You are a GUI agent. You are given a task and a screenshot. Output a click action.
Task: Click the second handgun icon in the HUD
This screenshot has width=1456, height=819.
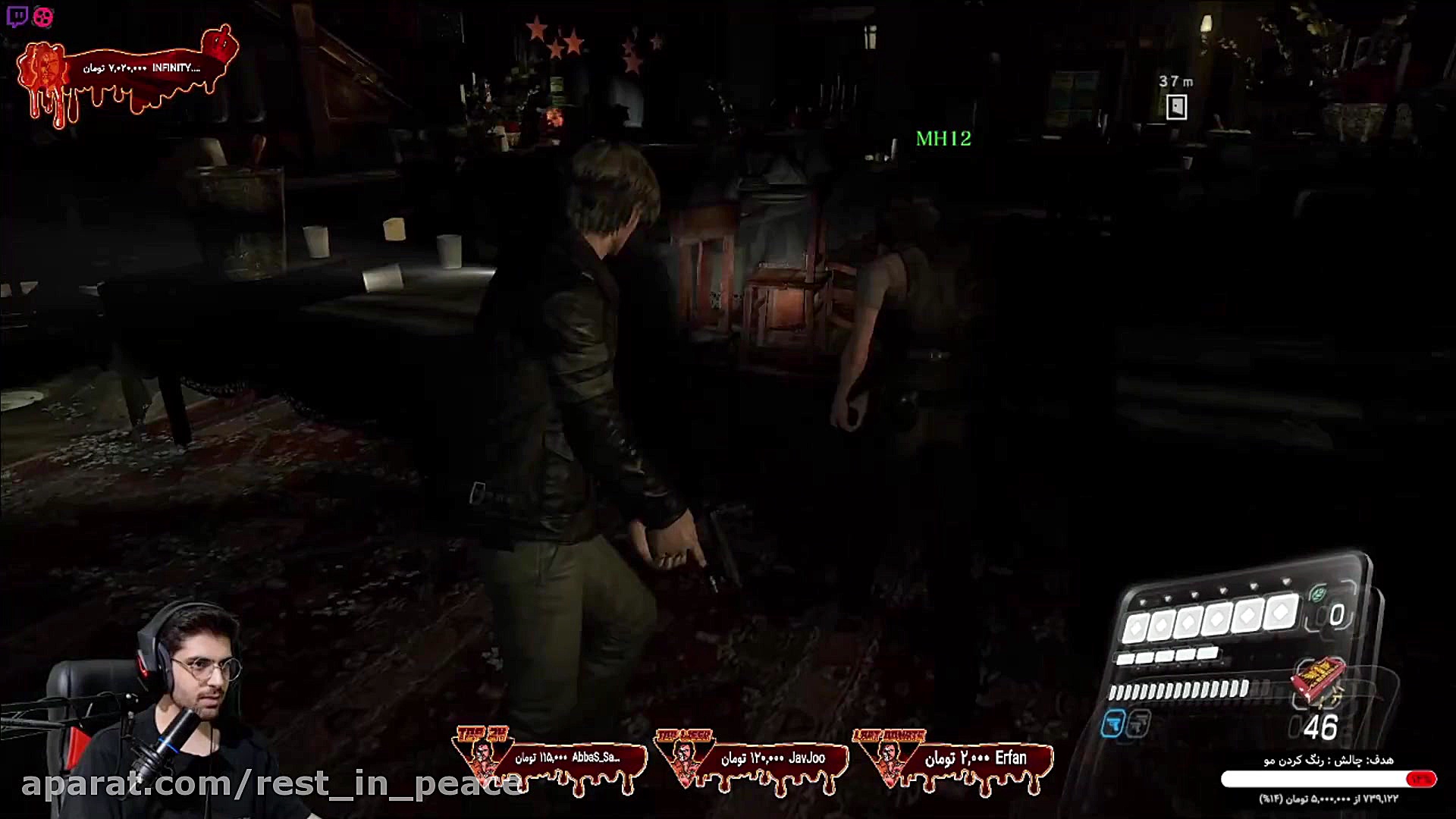pyautogui.click(x=1137, y=725)
